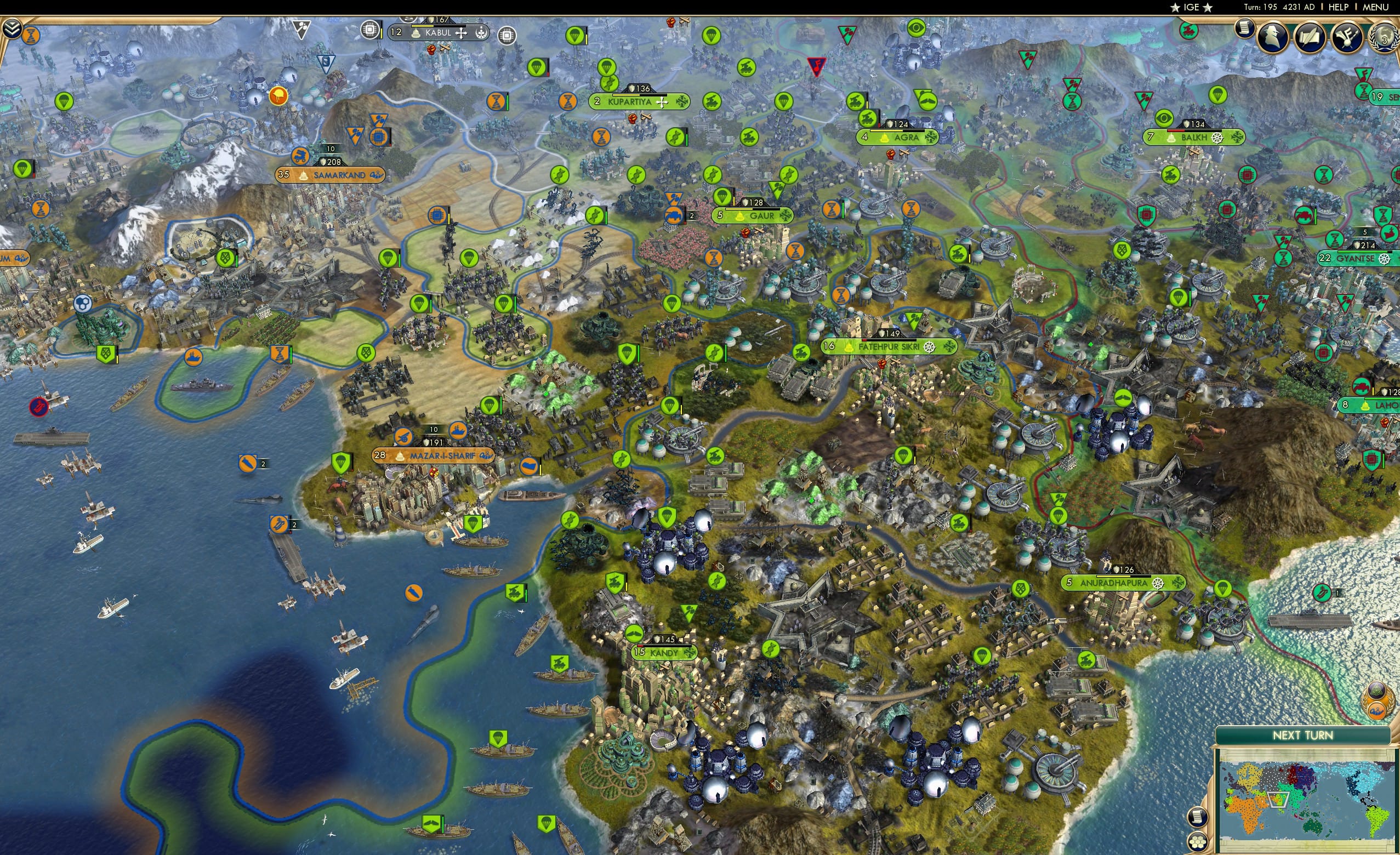Open the Diplomacy Overview scroll icon
Image resolution: width=1400 pixels, height=855 pixels.
point(1310,36)
